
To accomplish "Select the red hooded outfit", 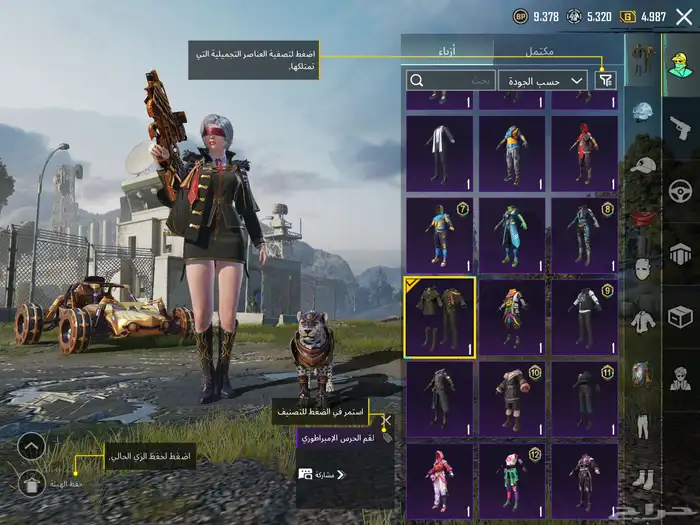I will pyautogui.click(x=586, y=153).
